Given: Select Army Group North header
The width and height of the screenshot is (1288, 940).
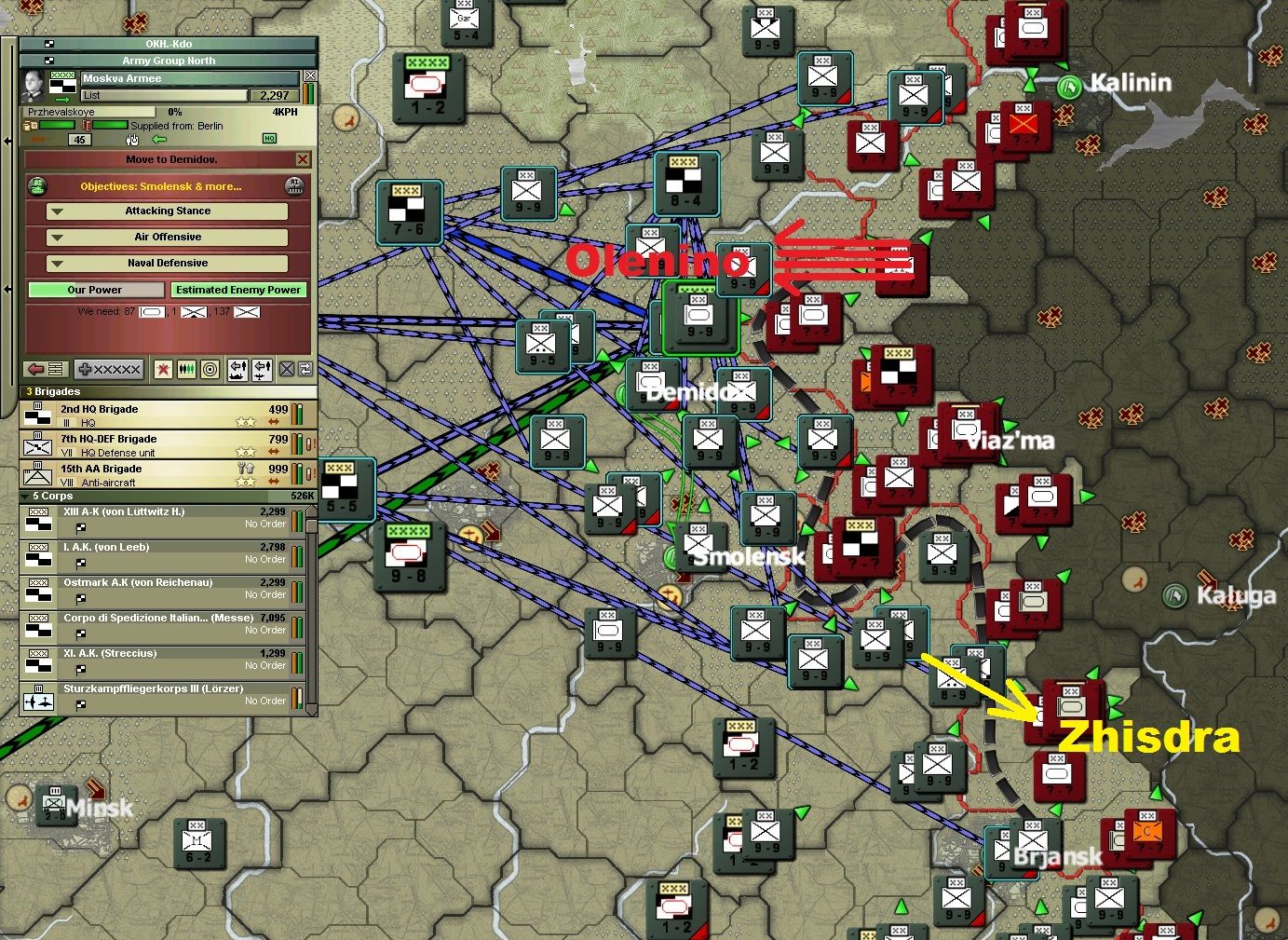Looking at the screenshot, I should click(169, 61).
